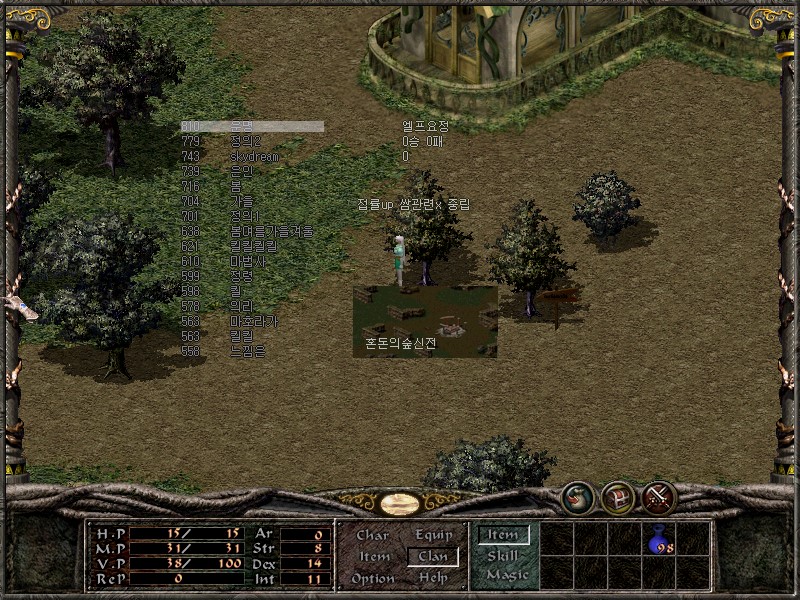The height and width of the screenshot is (600, 800).
Task: Select the skydream row in the ranking list
Action: click(x=254, y=157)
